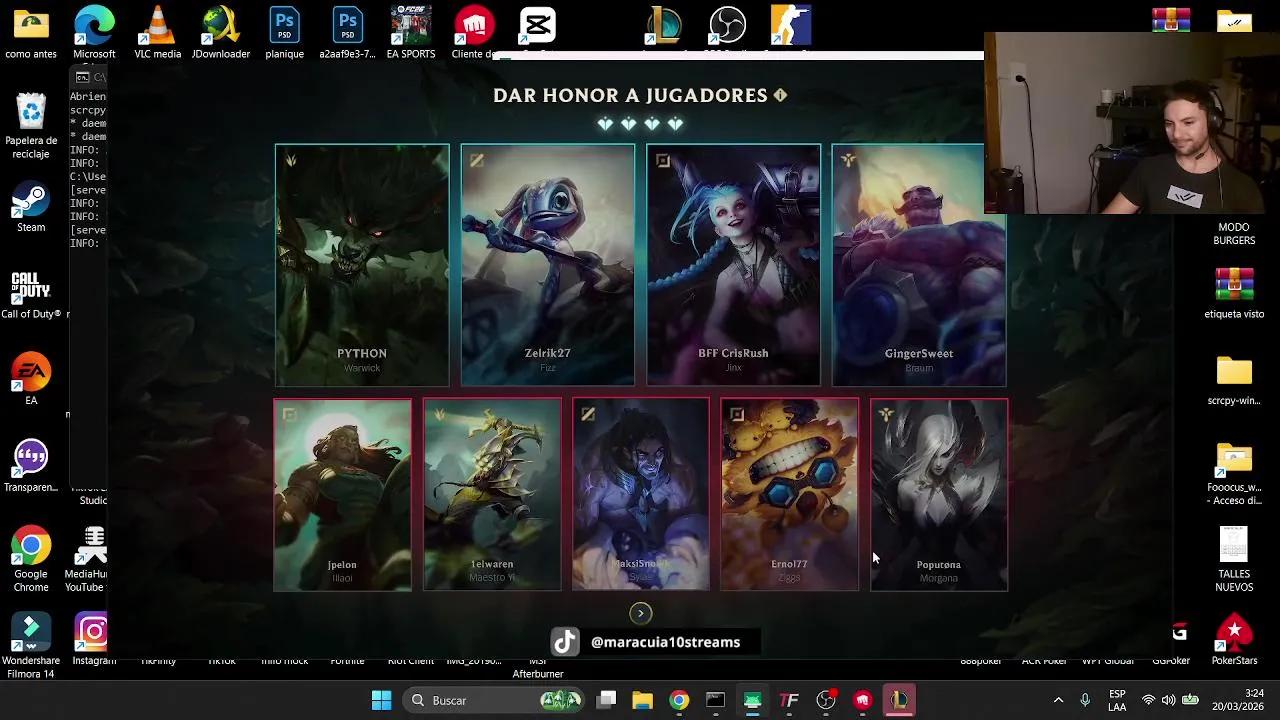Expand hidden icons in the system tray
The height and width of the screenshot is (720, 1280).
click(x=1058, y=700)
